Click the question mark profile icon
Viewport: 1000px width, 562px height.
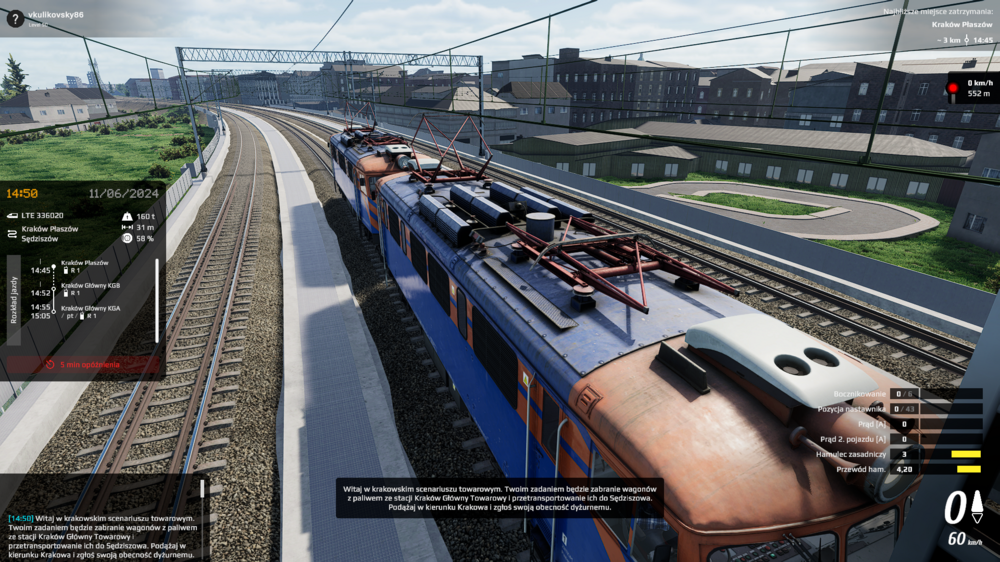[14, 18]
